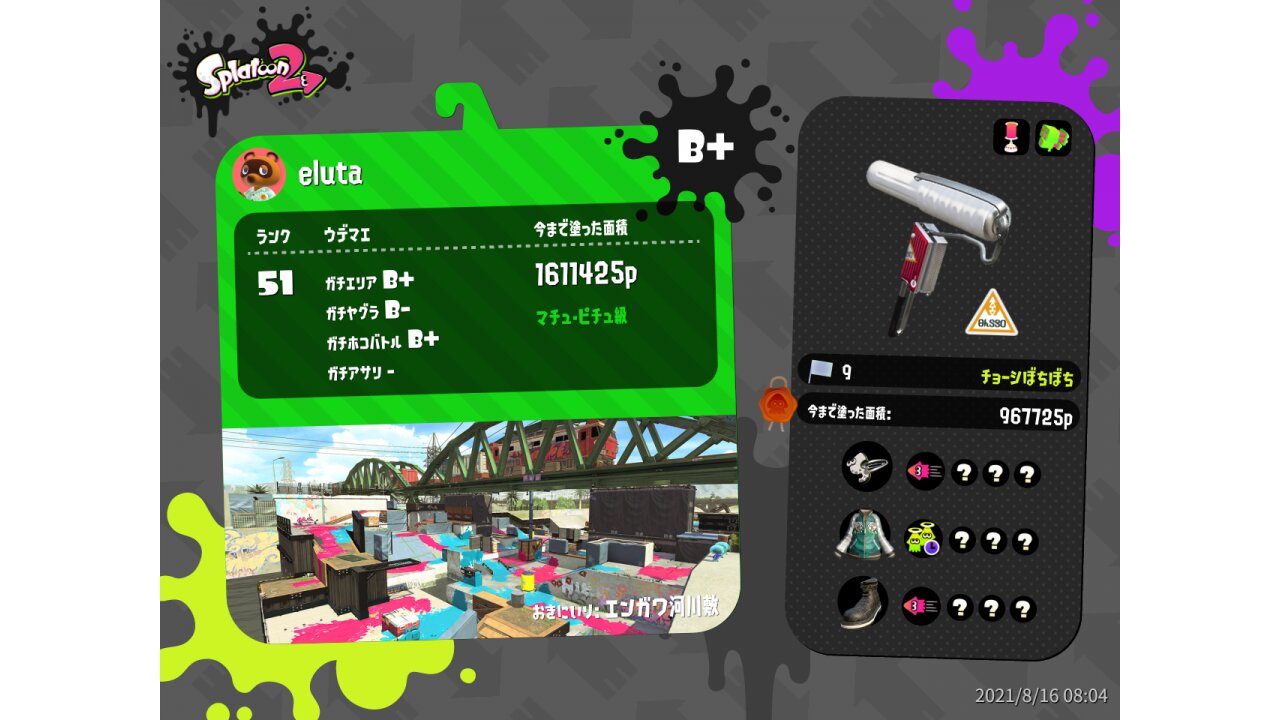Select the white roller weapon image

[x=937, y=238]
